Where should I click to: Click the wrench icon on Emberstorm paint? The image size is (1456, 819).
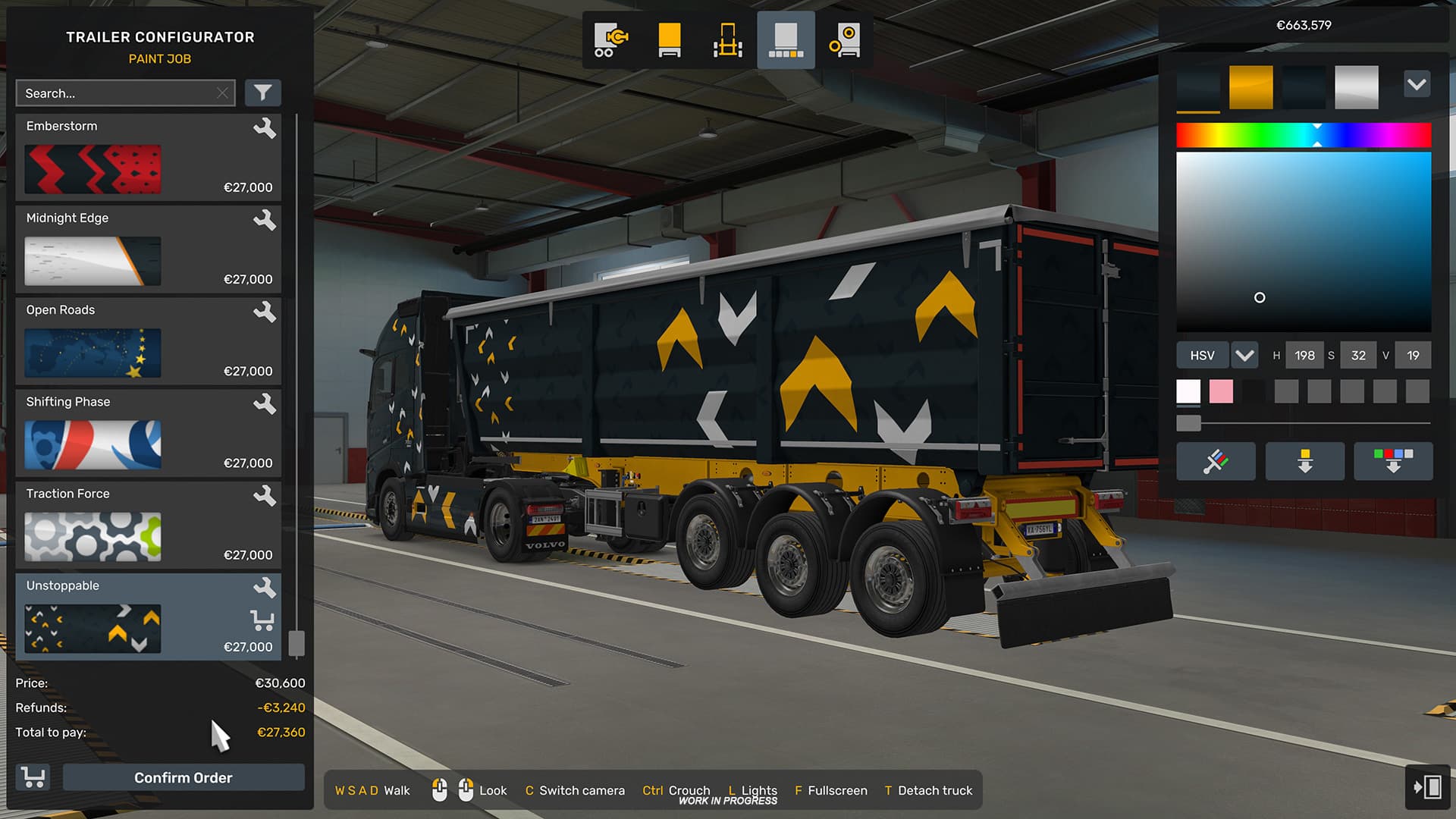click(x=266, y=129)
